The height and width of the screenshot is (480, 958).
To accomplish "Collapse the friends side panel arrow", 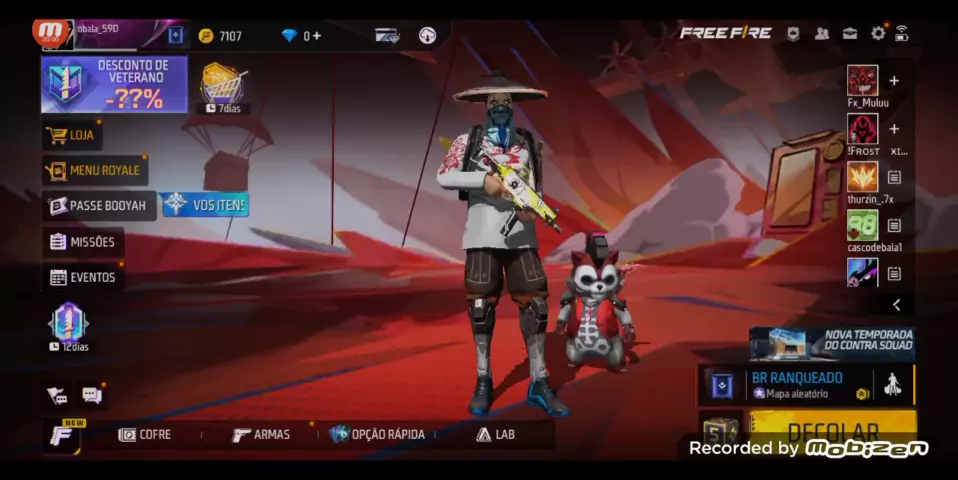I will tap(896, 305).
